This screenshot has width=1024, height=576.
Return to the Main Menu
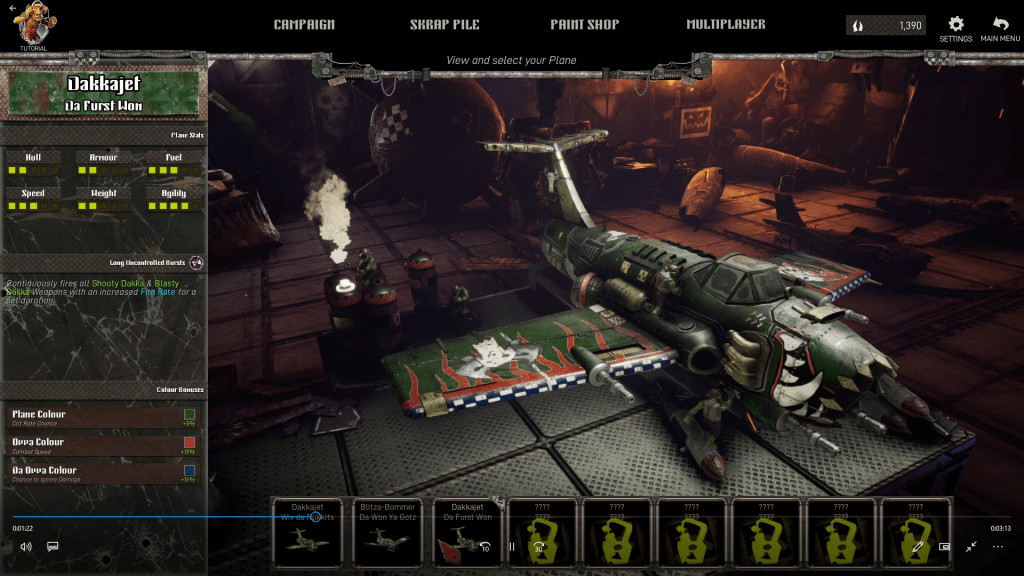(1000, 27)
